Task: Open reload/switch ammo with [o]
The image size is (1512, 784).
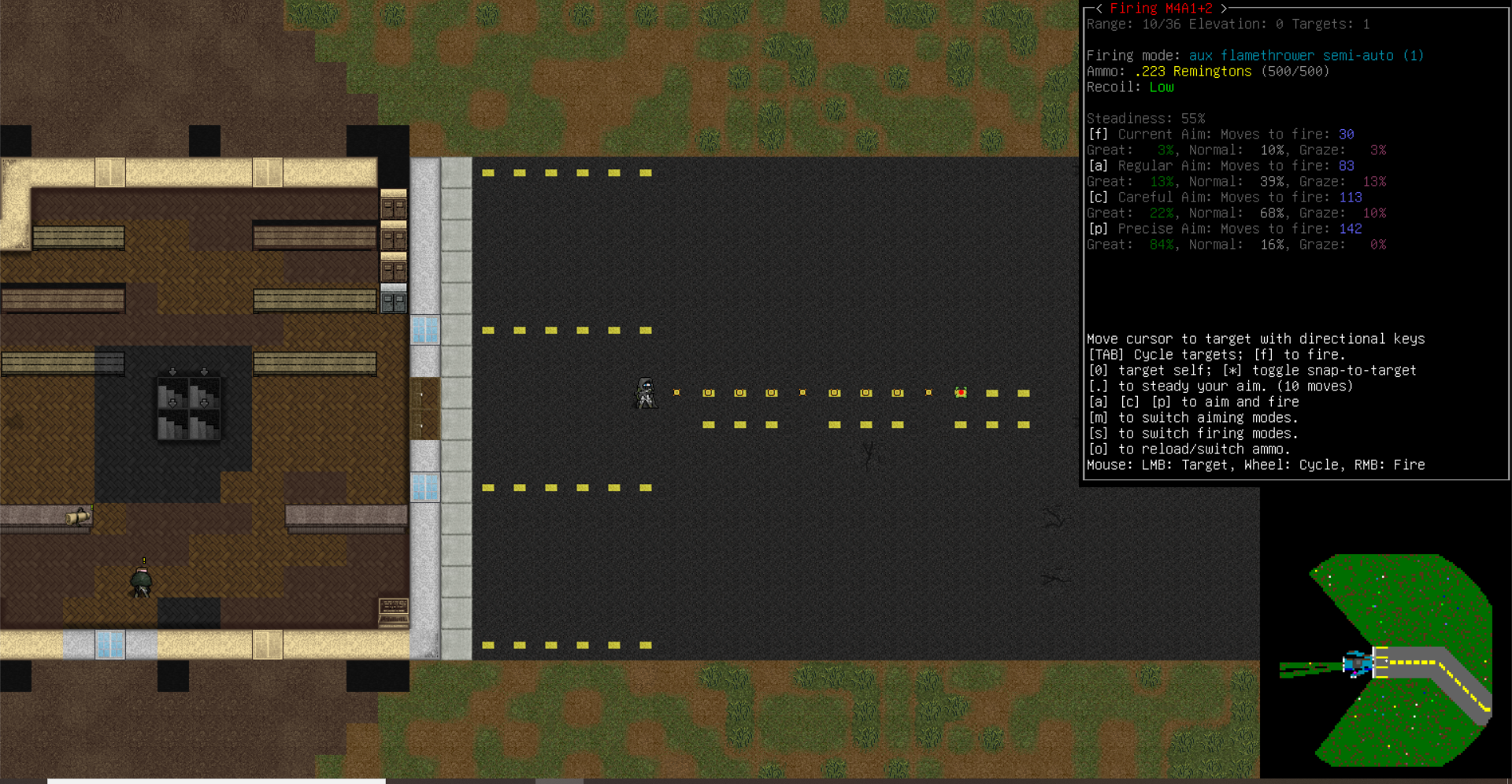Action: (1099, 449)
